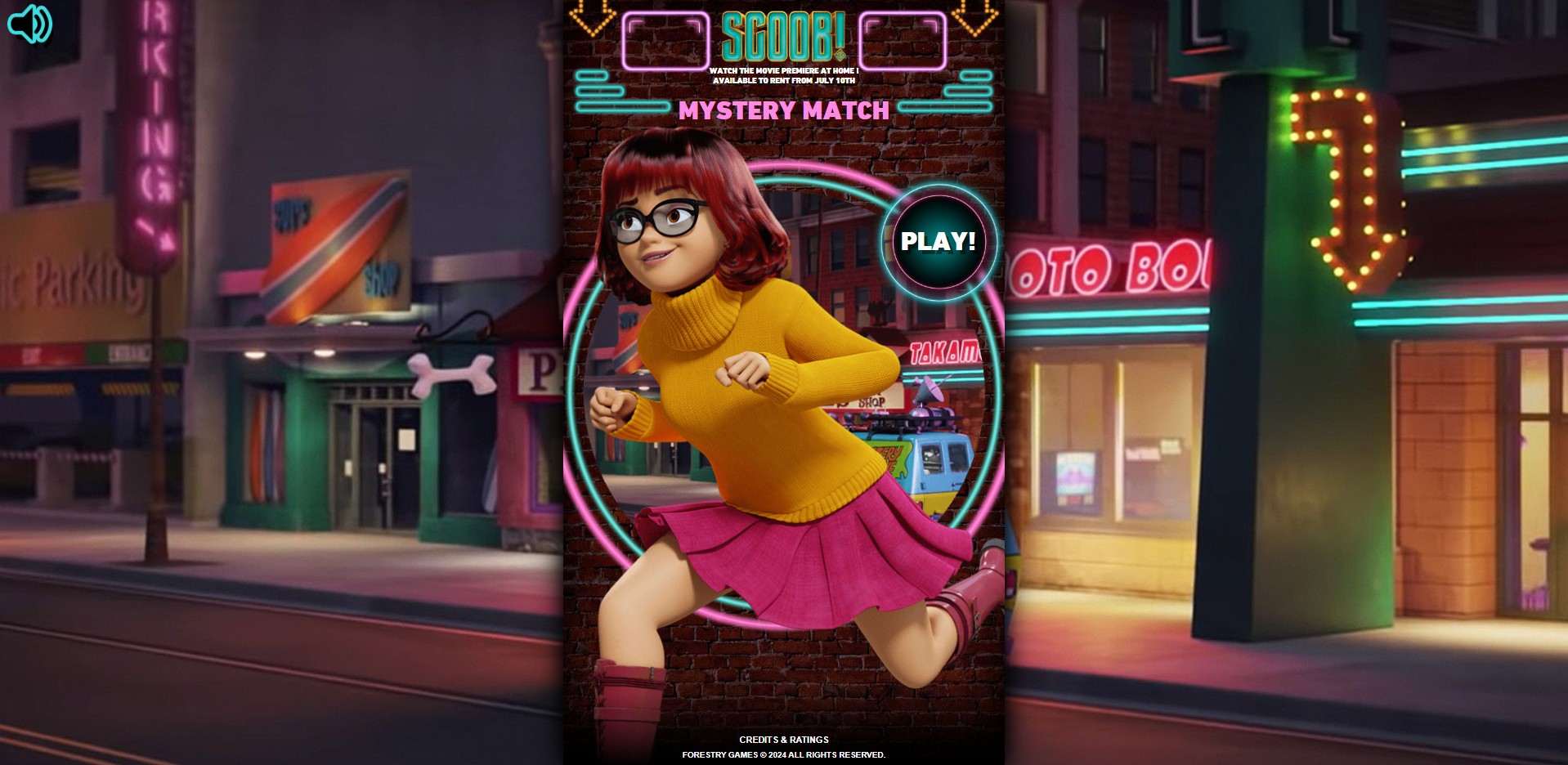Screen dimensions: 1568x765
Task: Open CREDITS & RATINGS
Action: (782, 740)
